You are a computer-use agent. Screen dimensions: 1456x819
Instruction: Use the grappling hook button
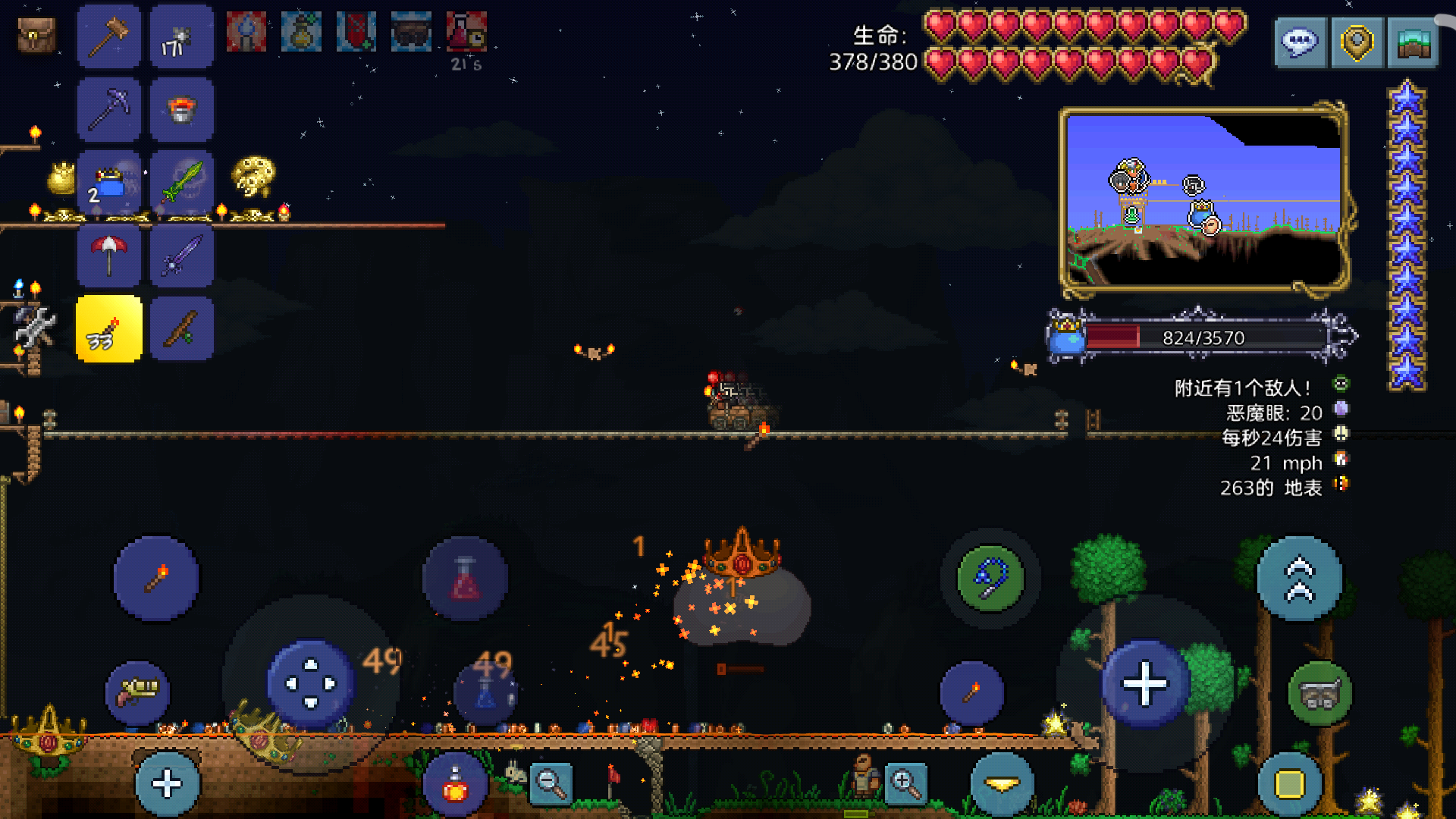click(x=990, y=579)
